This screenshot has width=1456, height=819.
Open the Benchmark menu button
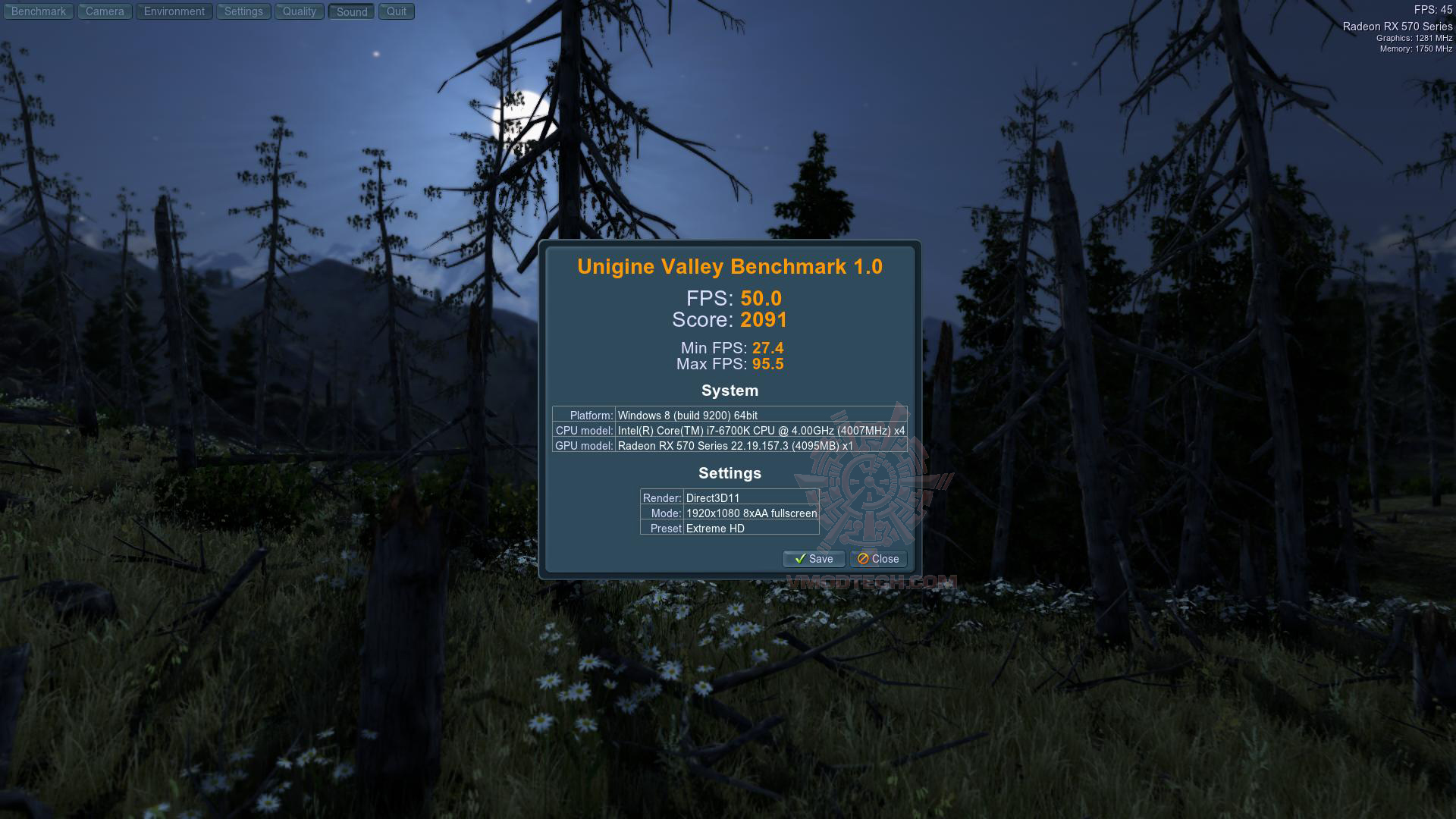pyautogui.click(x=39, y=11)
